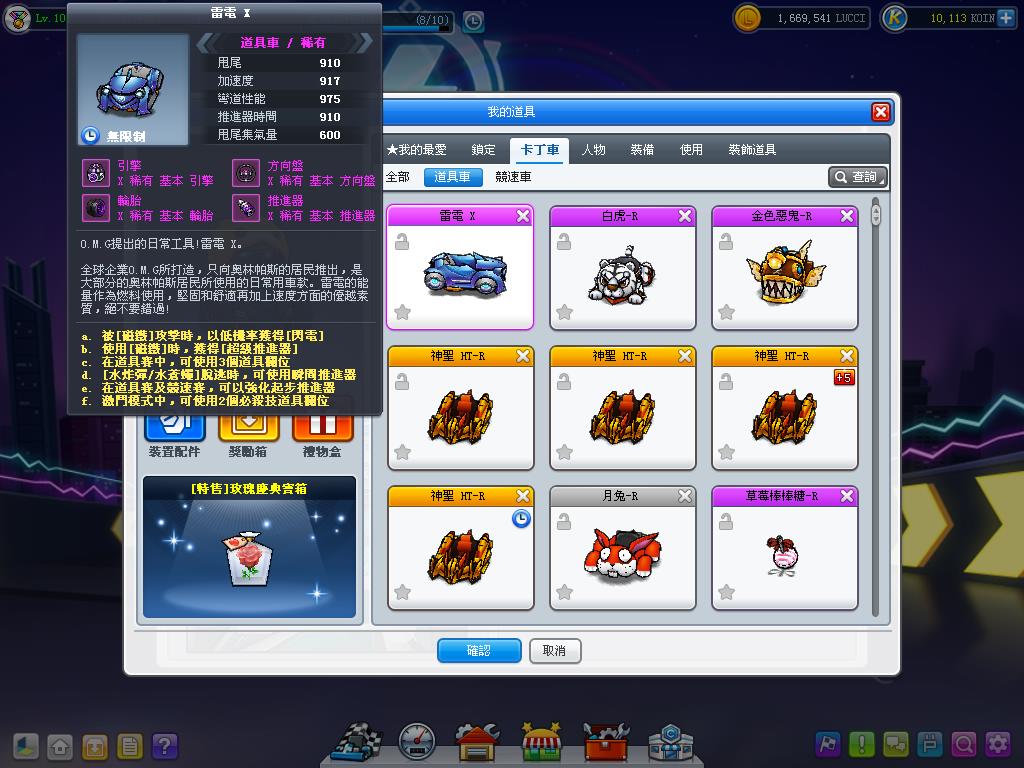Switch to the 人物 tab
The height and width of the screenshot is (768, 1024).
pos(594,150)
